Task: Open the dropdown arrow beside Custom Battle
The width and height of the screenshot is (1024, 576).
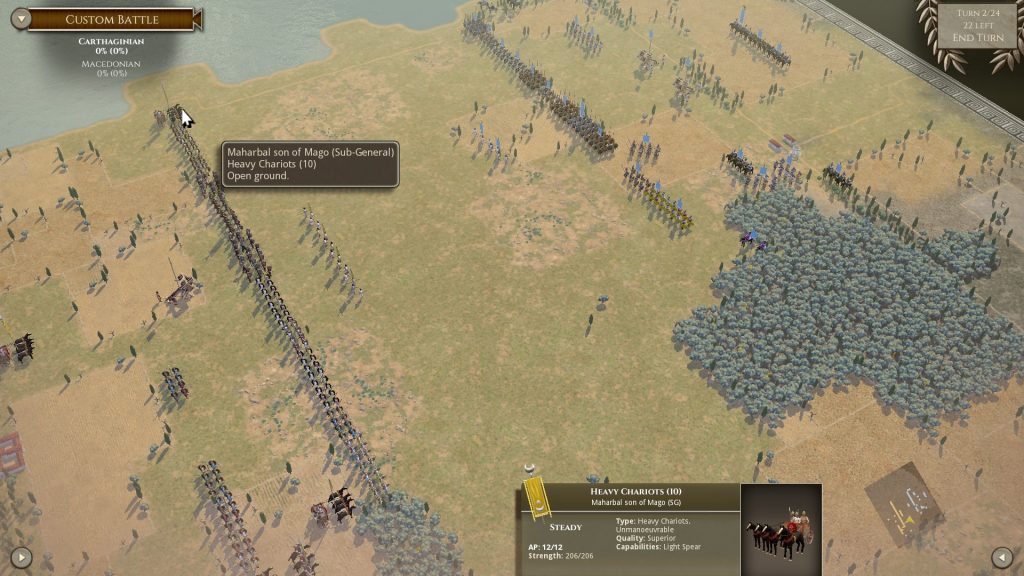Action: [18, 20]
